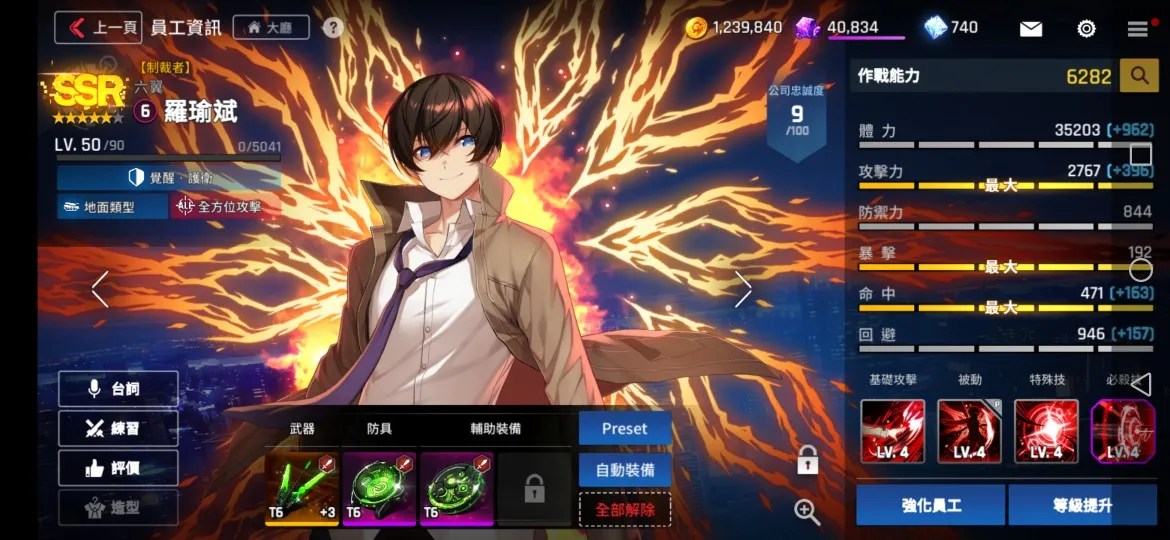Click the Preset button
1170x540 pixels.
click(x=624, y=428)
